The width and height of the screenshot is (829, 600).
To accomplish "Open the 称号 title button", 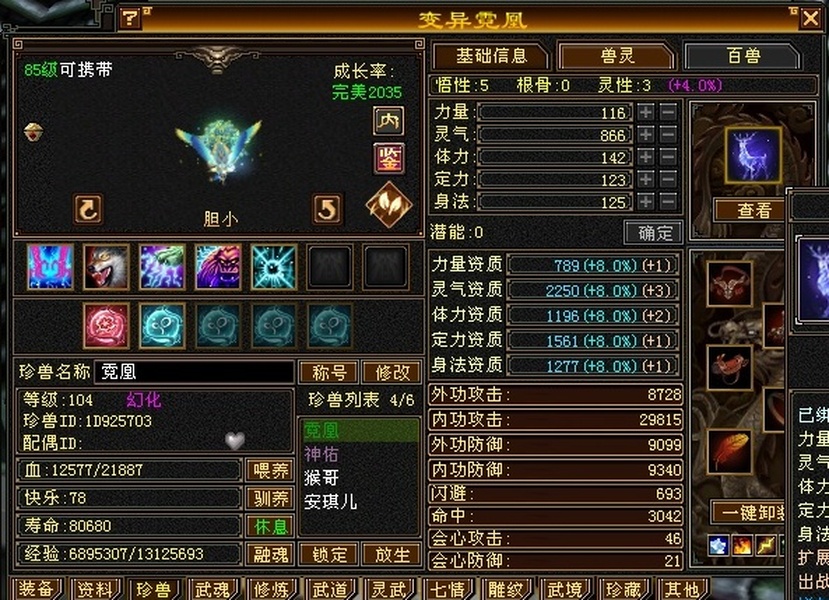I will point(329,372).
